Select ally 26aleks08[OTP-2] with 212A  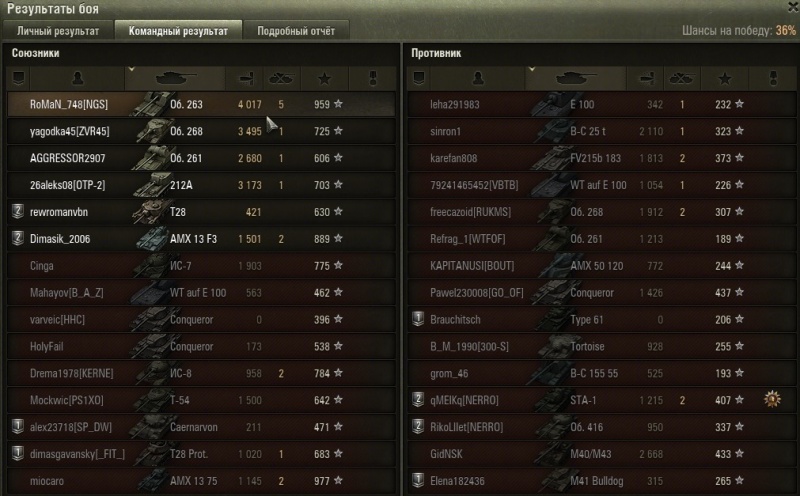pyautogui.click(x=200, y=185)
